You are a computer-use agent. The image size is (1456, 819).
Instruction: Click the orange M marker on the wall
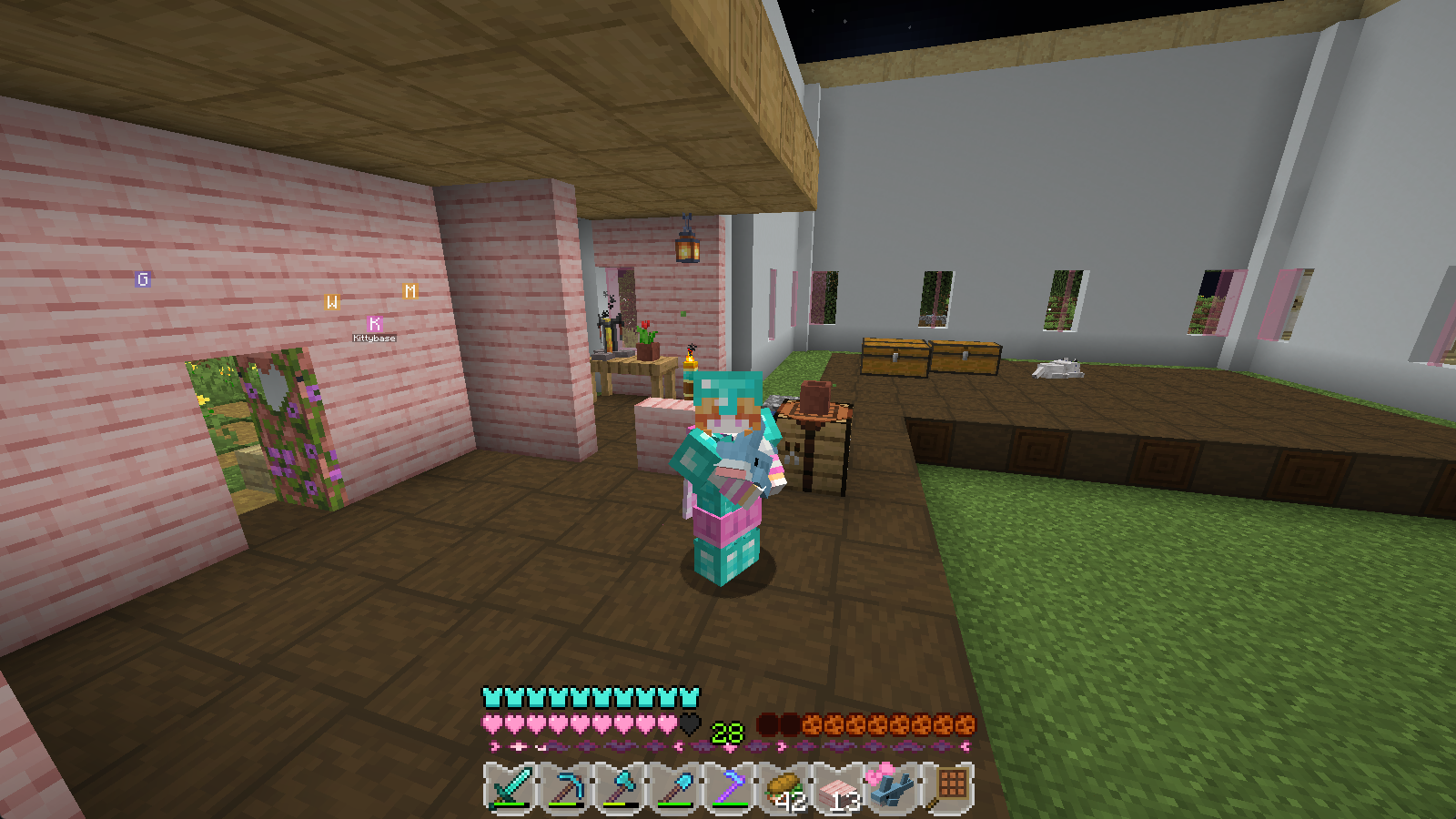point(410,292)
